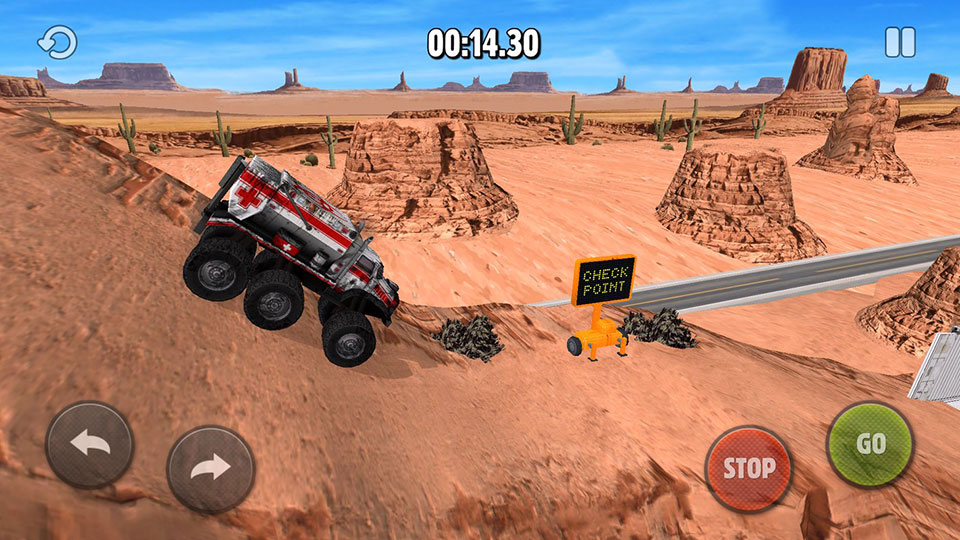Tilt the truck backward with left arrow
This screenshot has width=960, height=540.
click(x=90, y=445)
